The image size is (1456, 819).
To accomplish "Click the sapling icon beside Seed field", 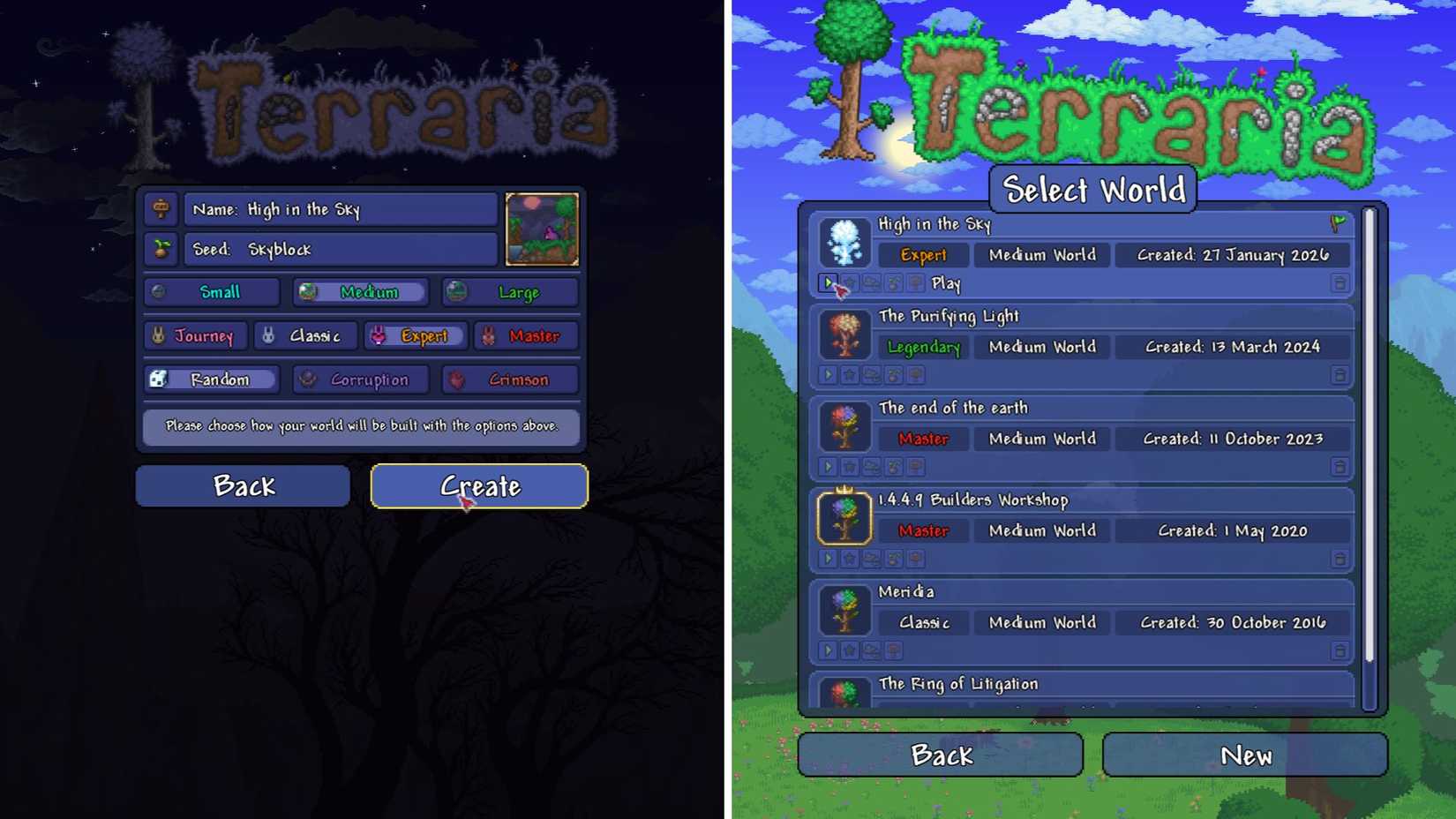I will click(x=161, y=249).
